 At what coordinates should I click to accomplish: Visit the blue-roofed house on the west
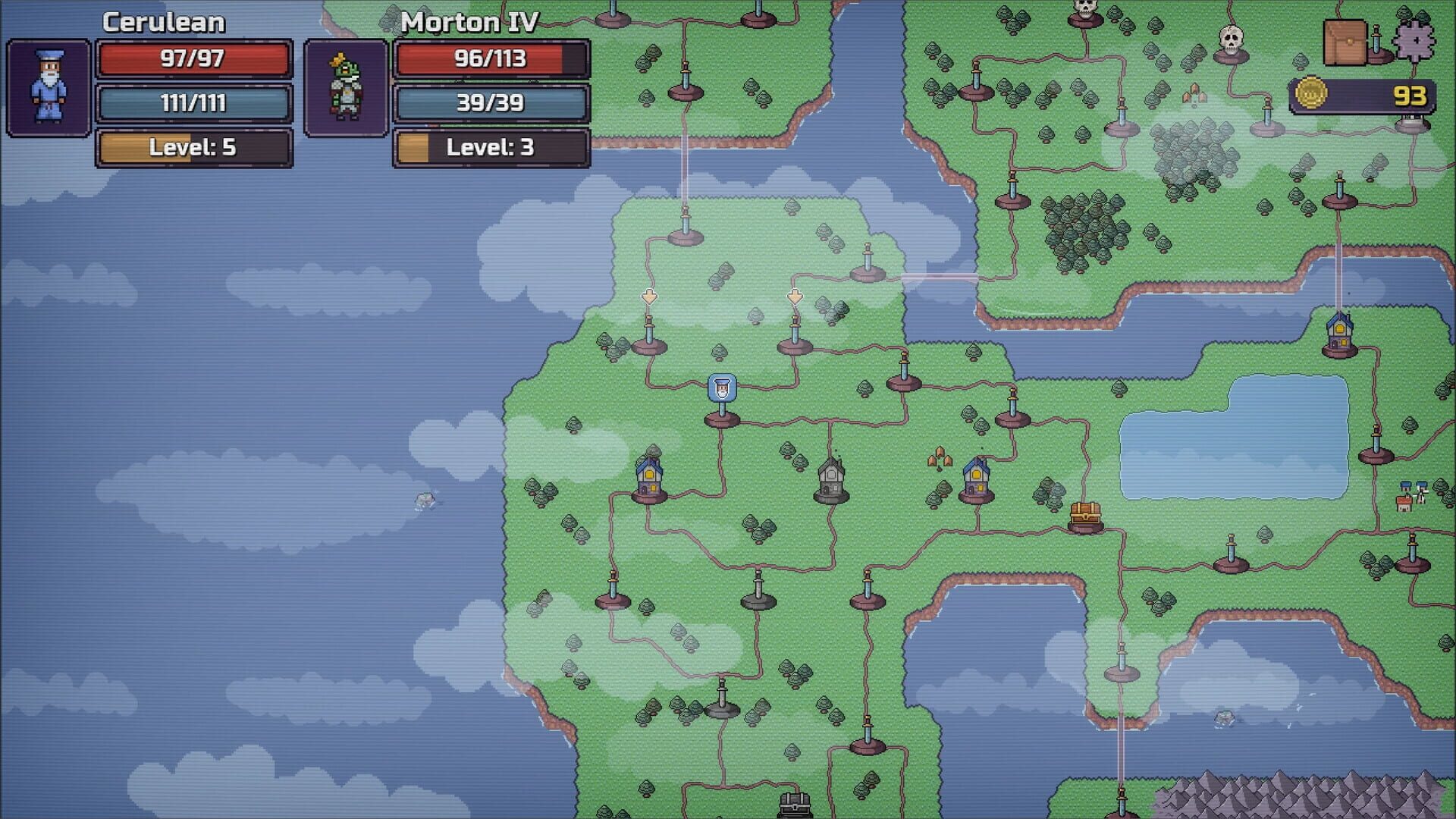[x=649, y=478]
